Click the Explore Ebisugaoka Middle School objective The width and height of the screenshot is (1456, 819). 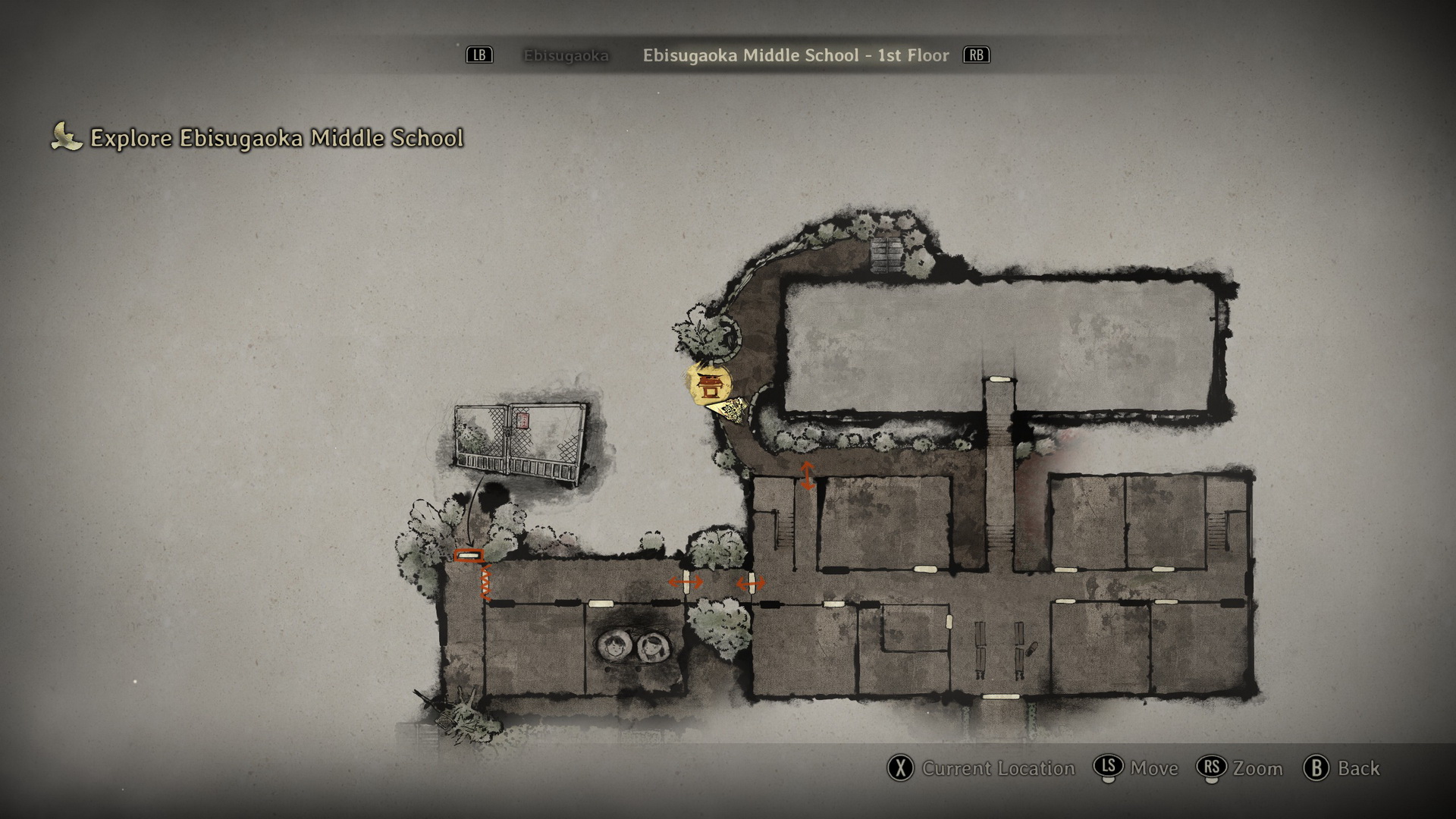tap(276, 138)
